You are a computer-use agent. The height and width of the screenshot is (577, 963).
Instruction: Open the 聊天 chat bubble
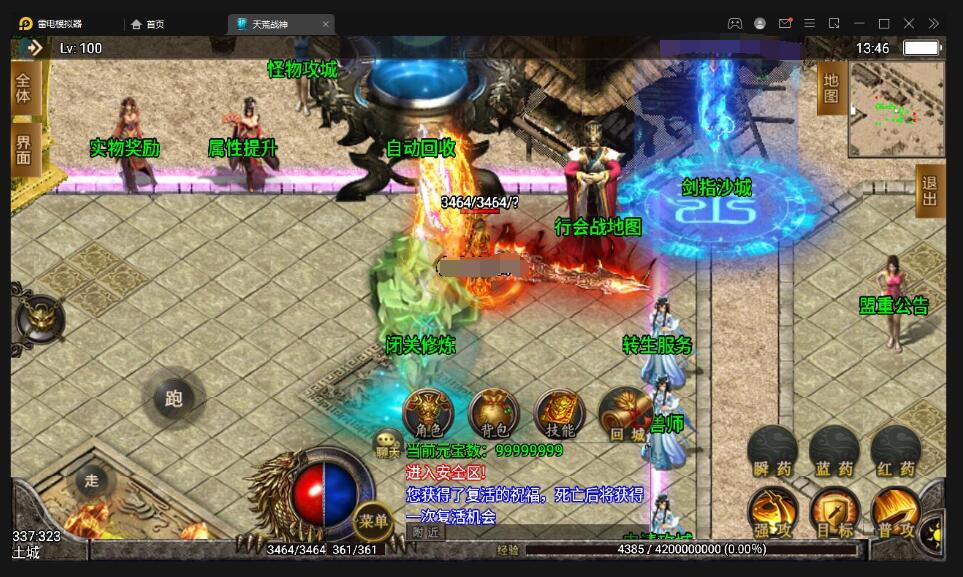point(387,443)
